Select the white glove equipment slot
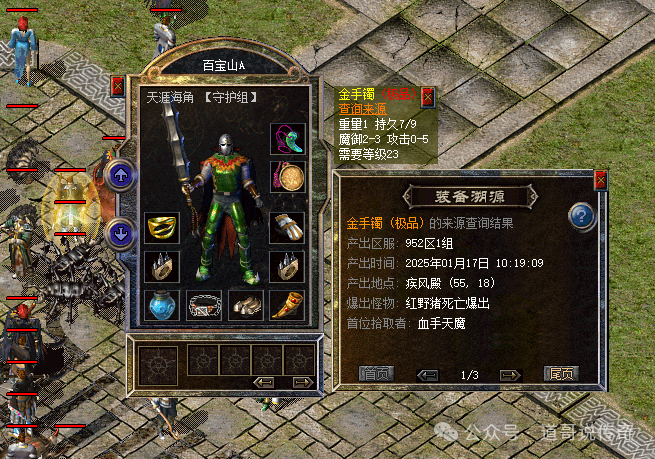Image resolution: width=655 pixels, height=459 pixels. point(286,228)
